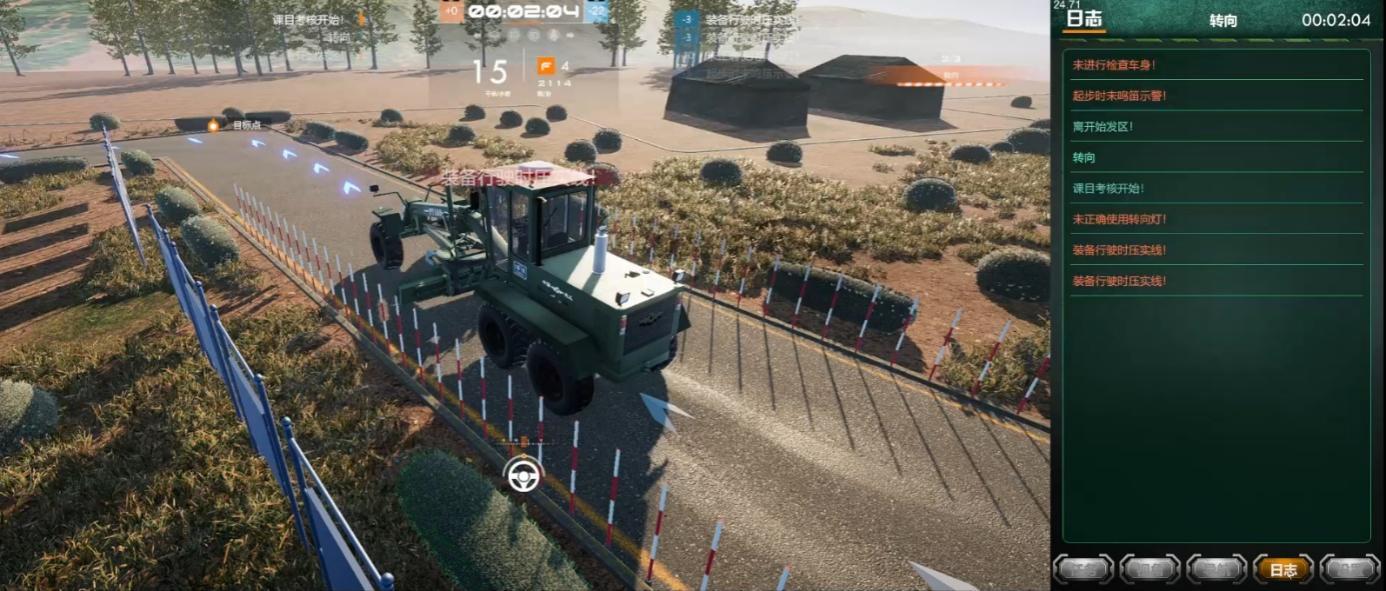Select the 日志 panel title tab
The height and width of the screenshot is (591, 1386).
(1084, 19)
